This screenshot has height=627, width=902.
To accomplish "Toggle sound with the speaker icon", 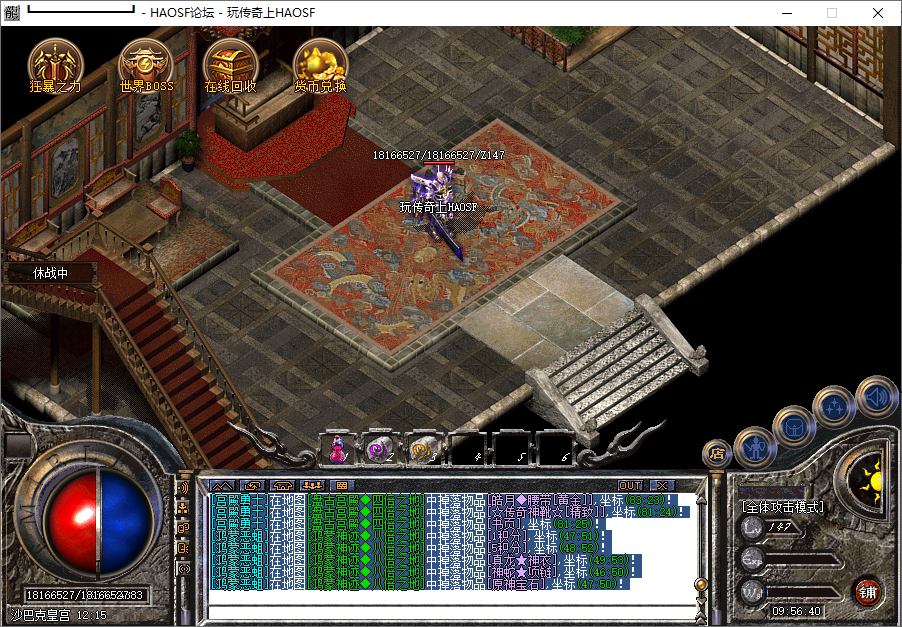I will click(x=875, y=394).
